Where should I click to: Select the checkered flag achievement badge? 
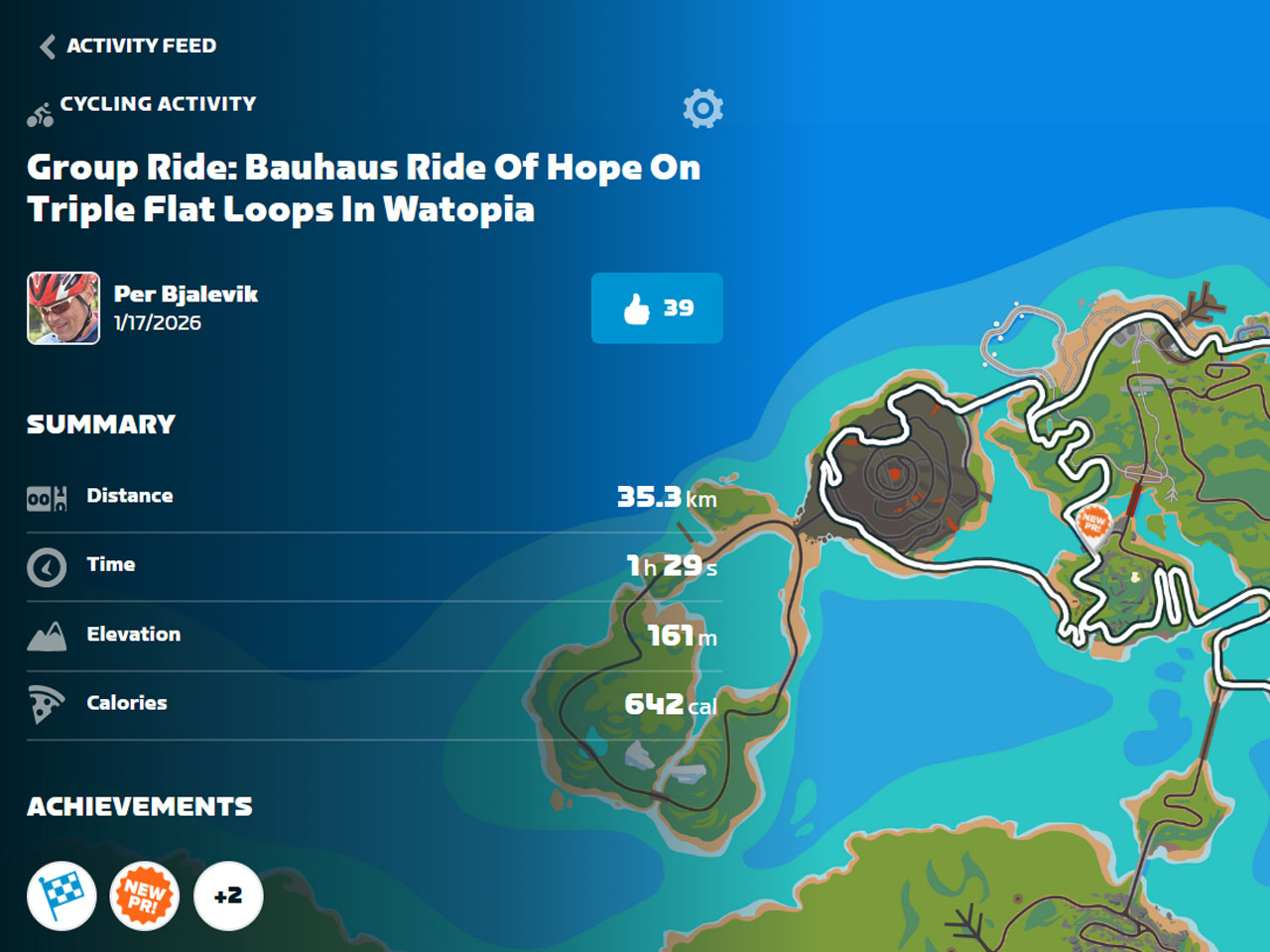pos(62,895)
